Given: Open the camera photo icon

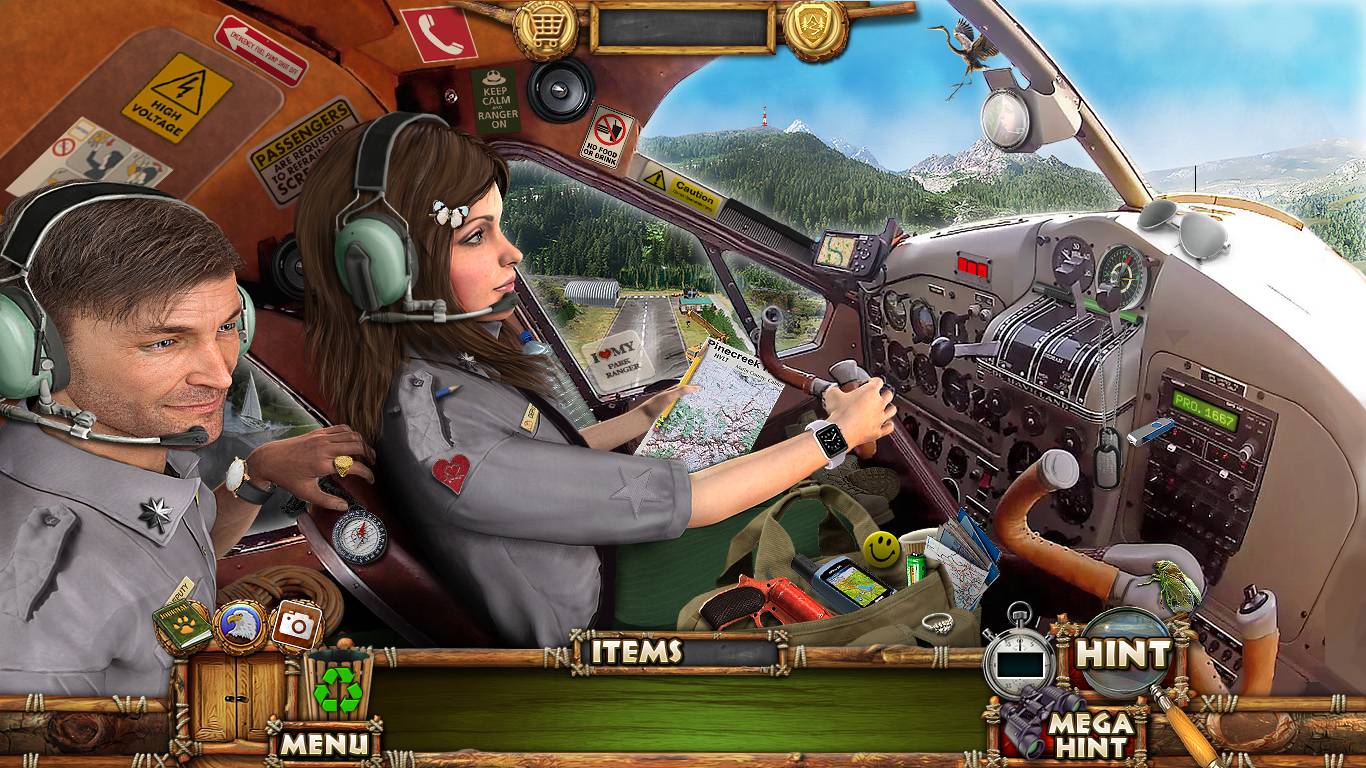Looking at the screenshot, I should (x=296, y=627).
